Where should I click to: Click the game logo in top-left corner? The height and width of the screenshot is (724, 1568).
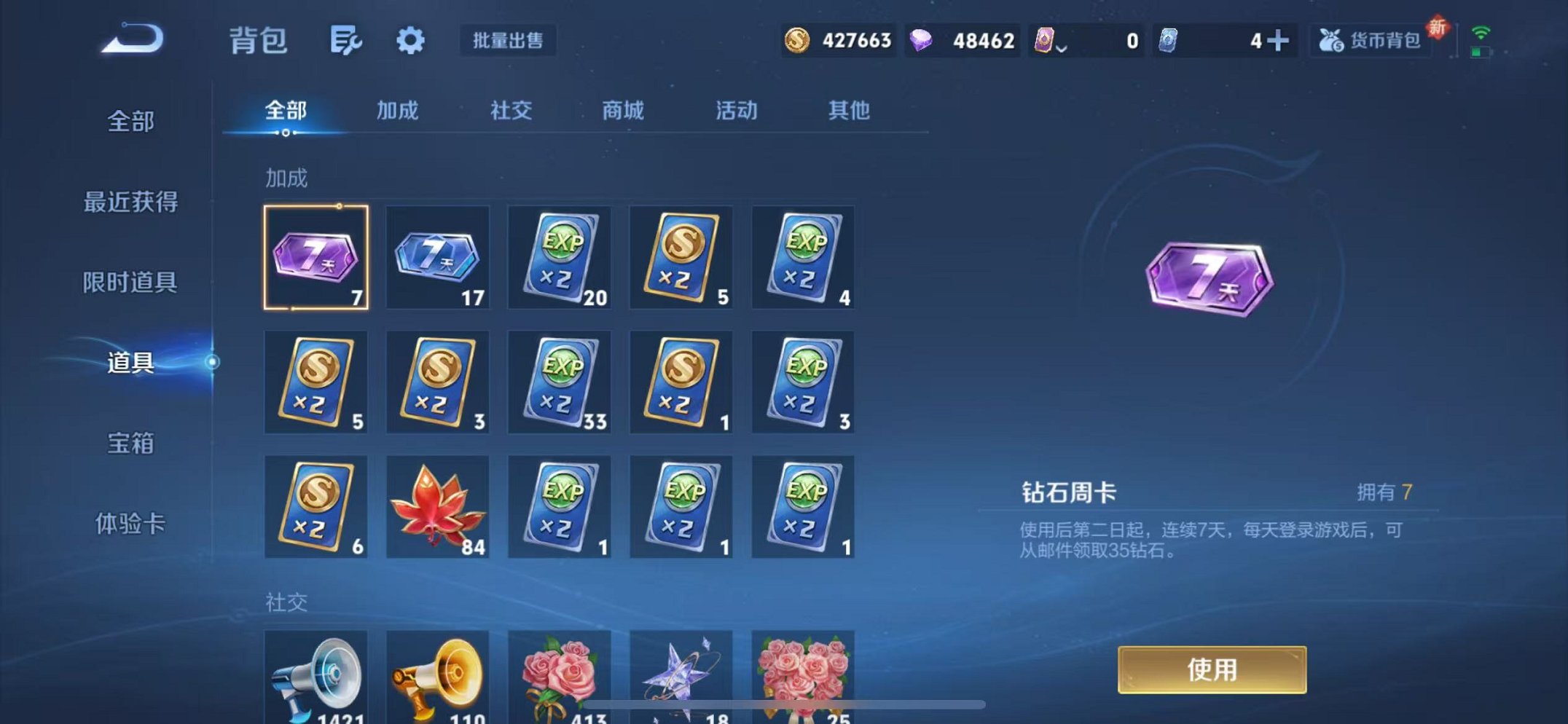click(131, 36)
